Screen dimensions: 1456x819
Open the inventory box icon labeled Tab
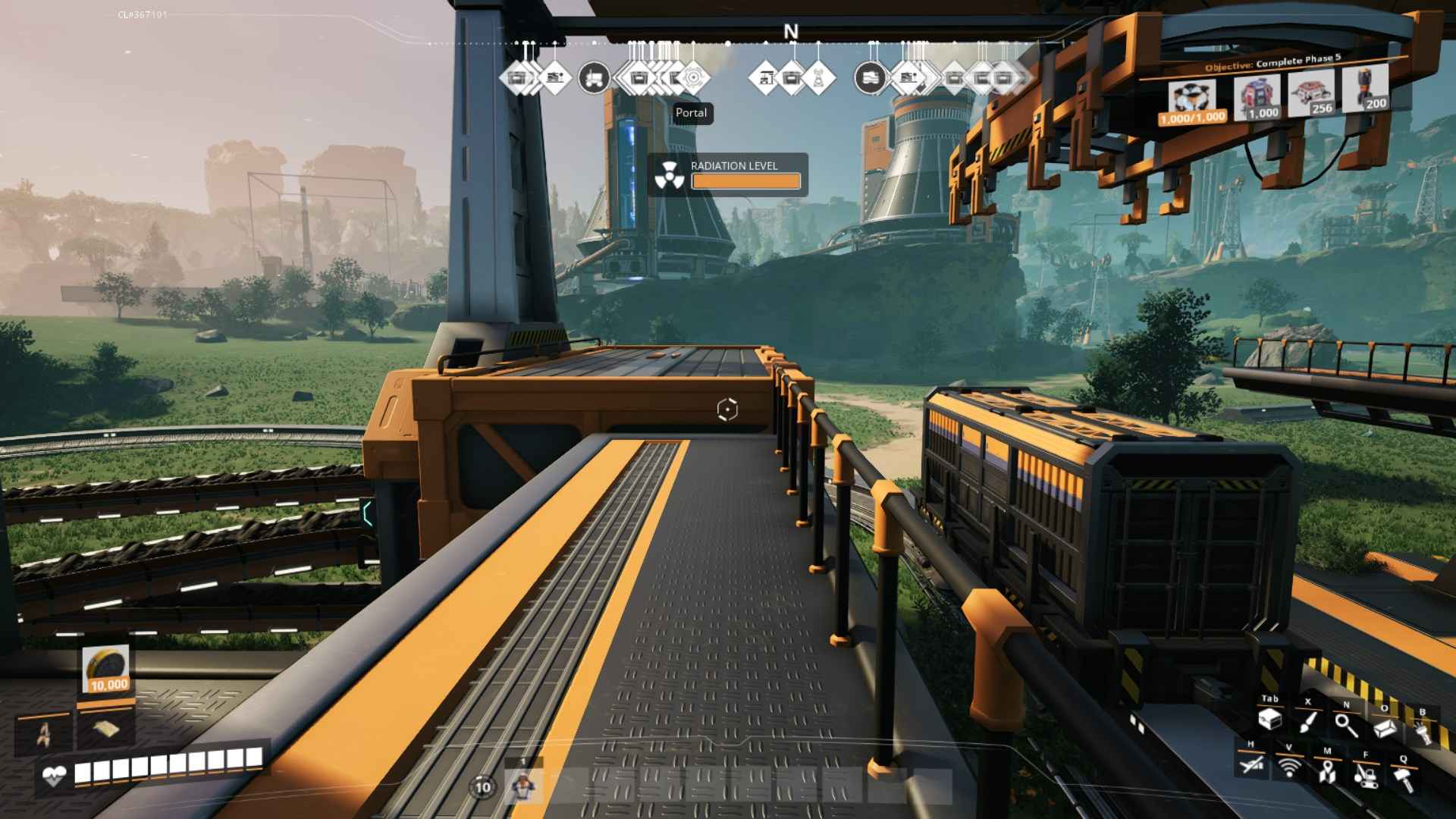[x=1271, y=720]
